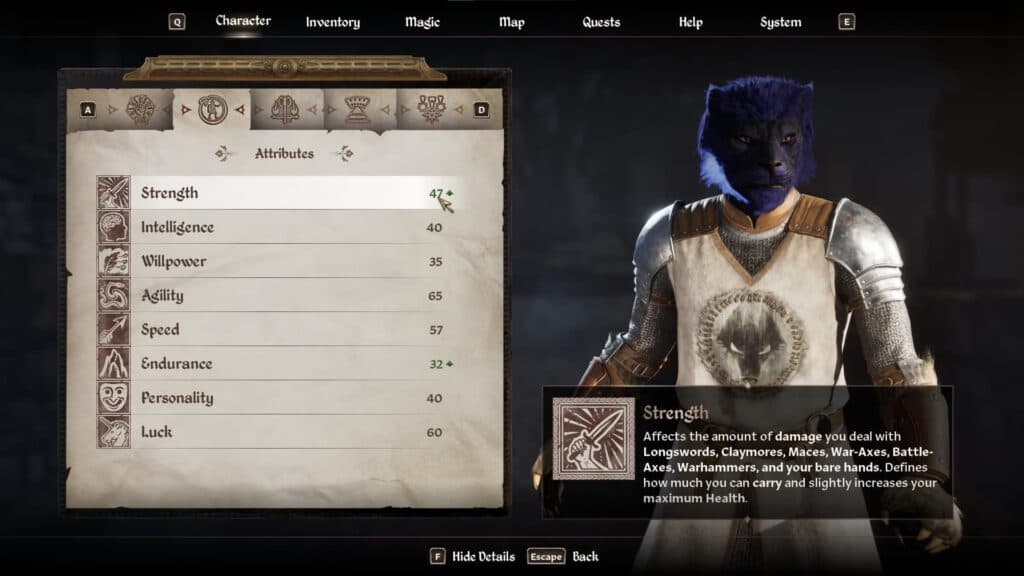Choose the Intelligence attribute row
This screenshot has height=576, width=1024.
click(x=270, y=227)
